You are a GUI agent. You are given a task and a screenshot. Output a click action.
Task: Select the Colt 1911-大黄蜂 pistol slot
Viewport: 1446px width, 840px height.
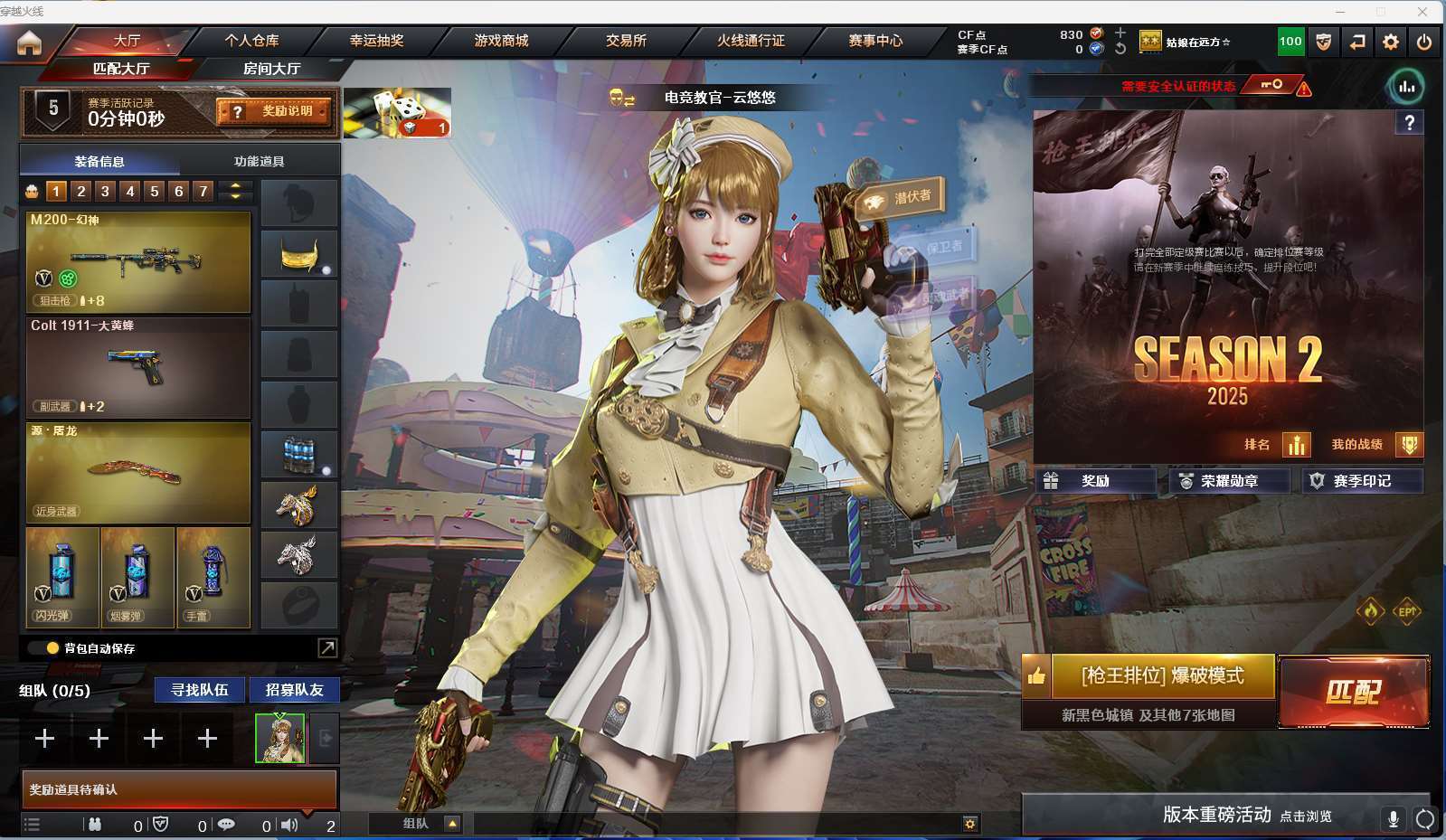[x=137, y=367]
